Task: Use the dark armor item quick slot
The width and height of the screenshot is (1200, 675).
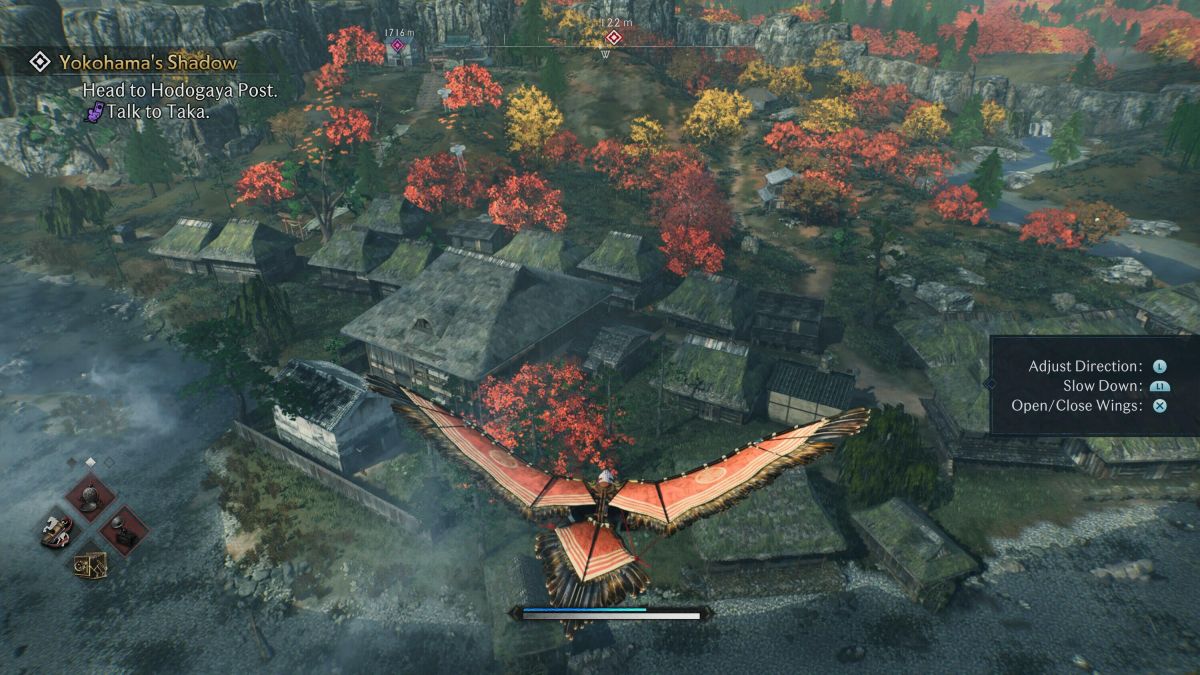Action: click(124, 531)
